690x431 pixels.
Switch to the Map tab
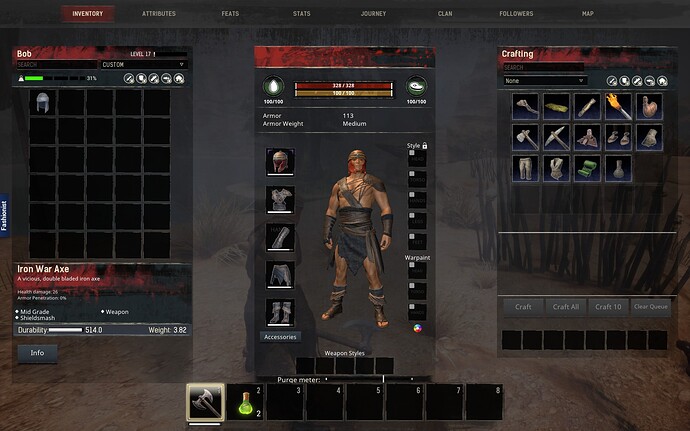click(x=587, y=14)
